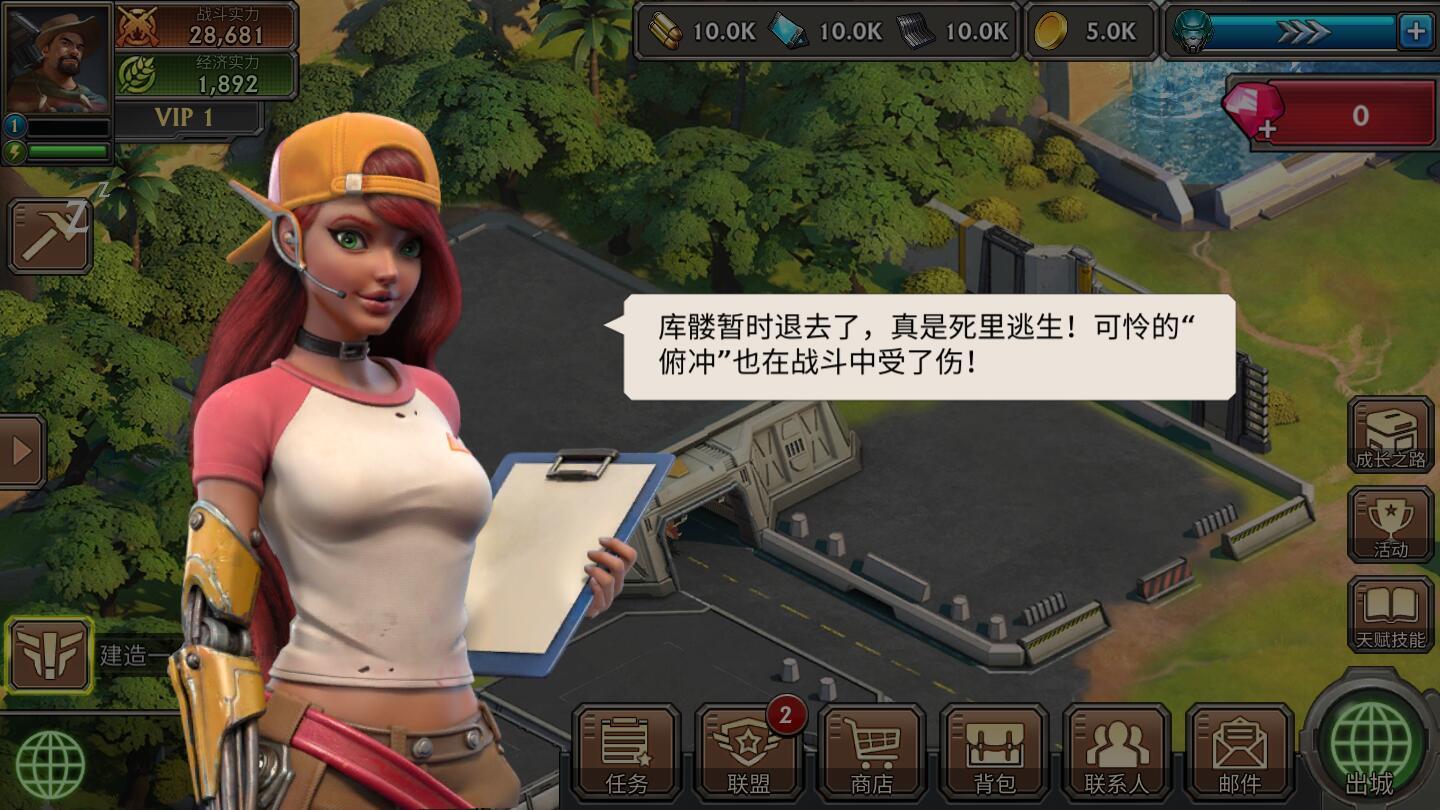Tap the 建造 build quest icon
The image size is (1440, 810).
pyautogui.click(x=50, y=655)
